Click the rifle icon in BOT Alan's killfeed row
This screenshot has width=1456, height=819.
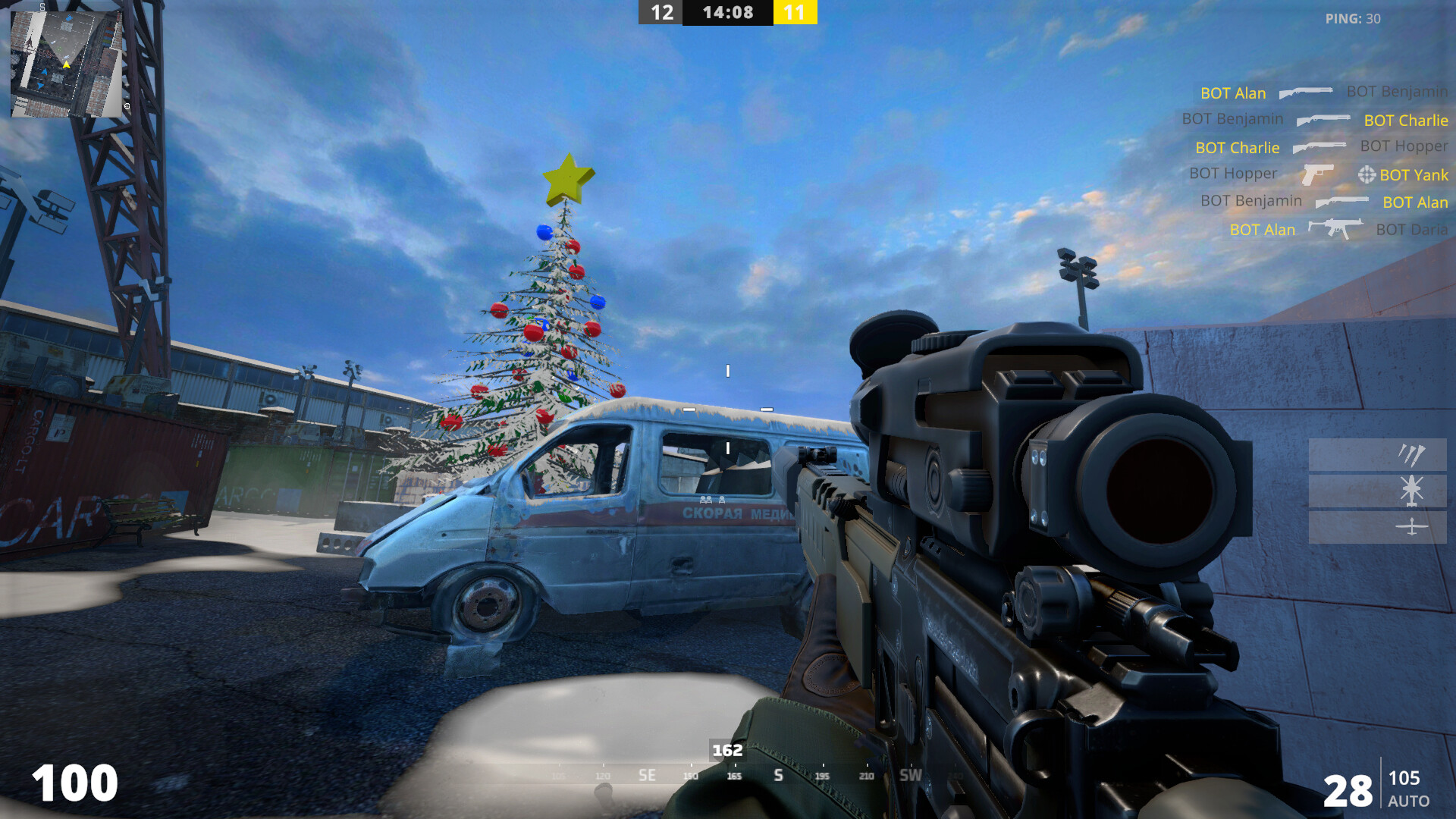tap(1342, 202)
